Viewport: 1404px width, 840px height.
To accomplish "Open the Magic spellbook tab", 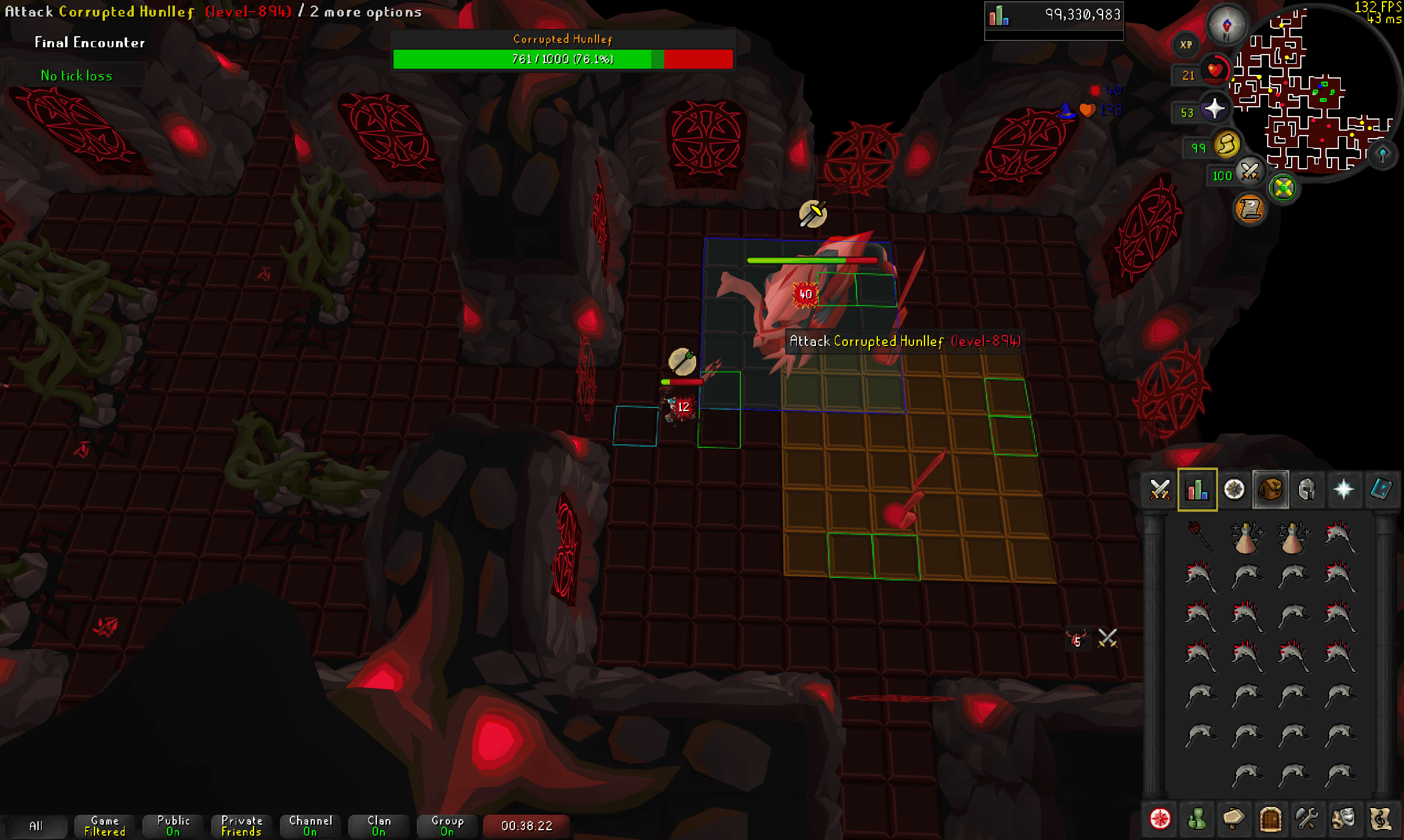I will (1381, 490).
